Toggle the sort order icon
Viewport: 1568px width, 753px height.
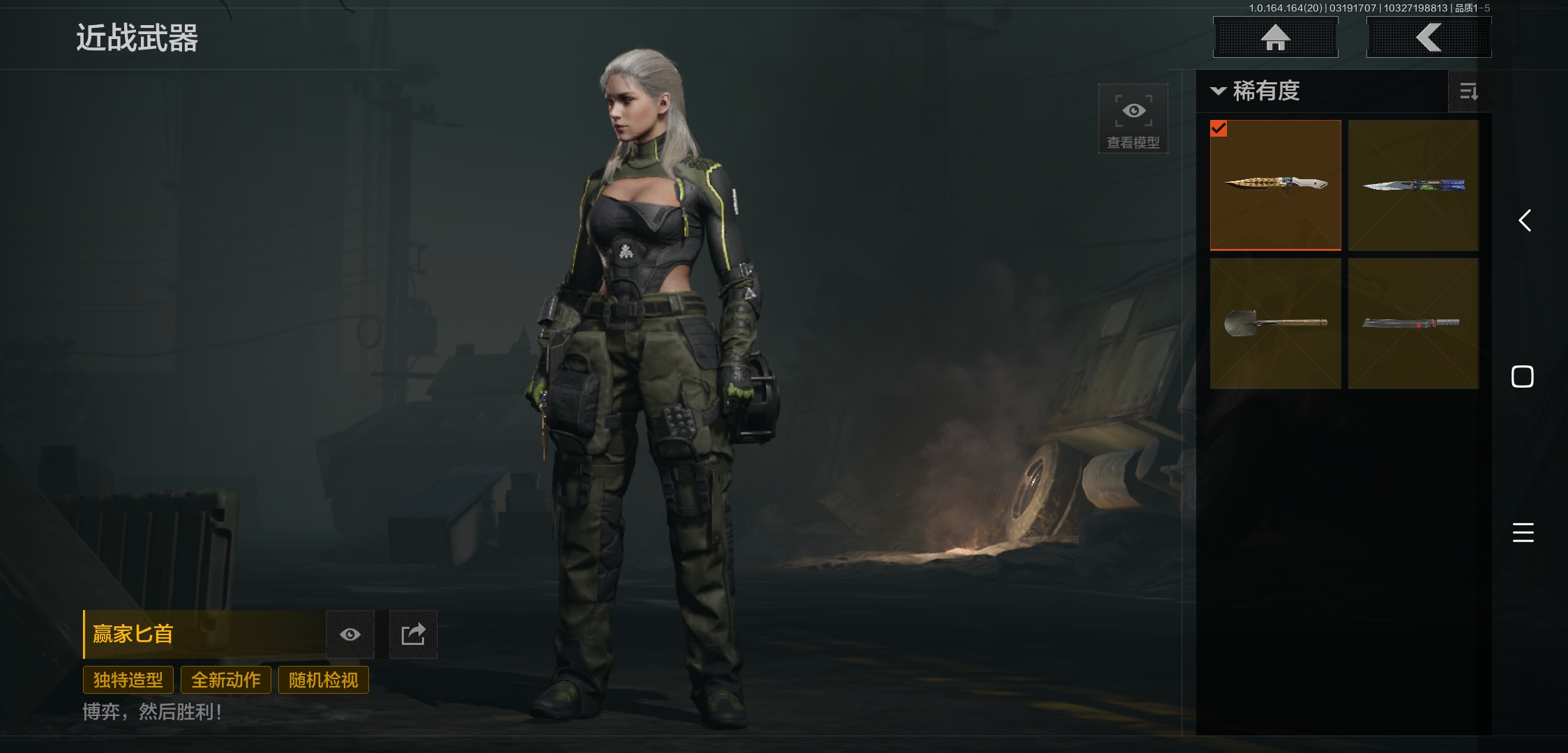[x=1469, y=91]
